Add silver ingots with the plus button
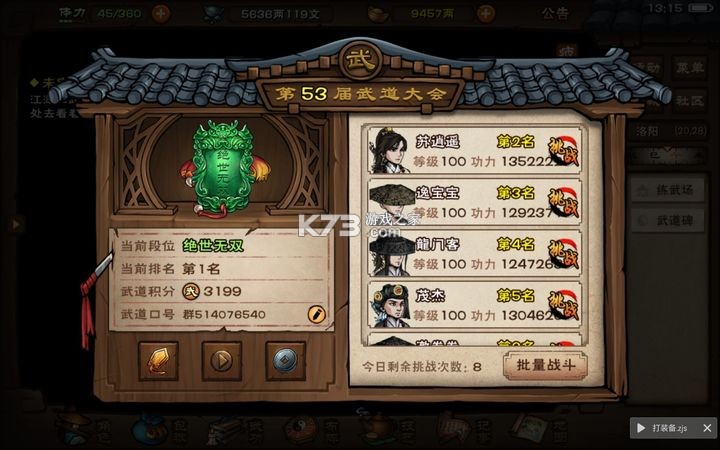This screenshot has width=720, height=450. (486, 14)
